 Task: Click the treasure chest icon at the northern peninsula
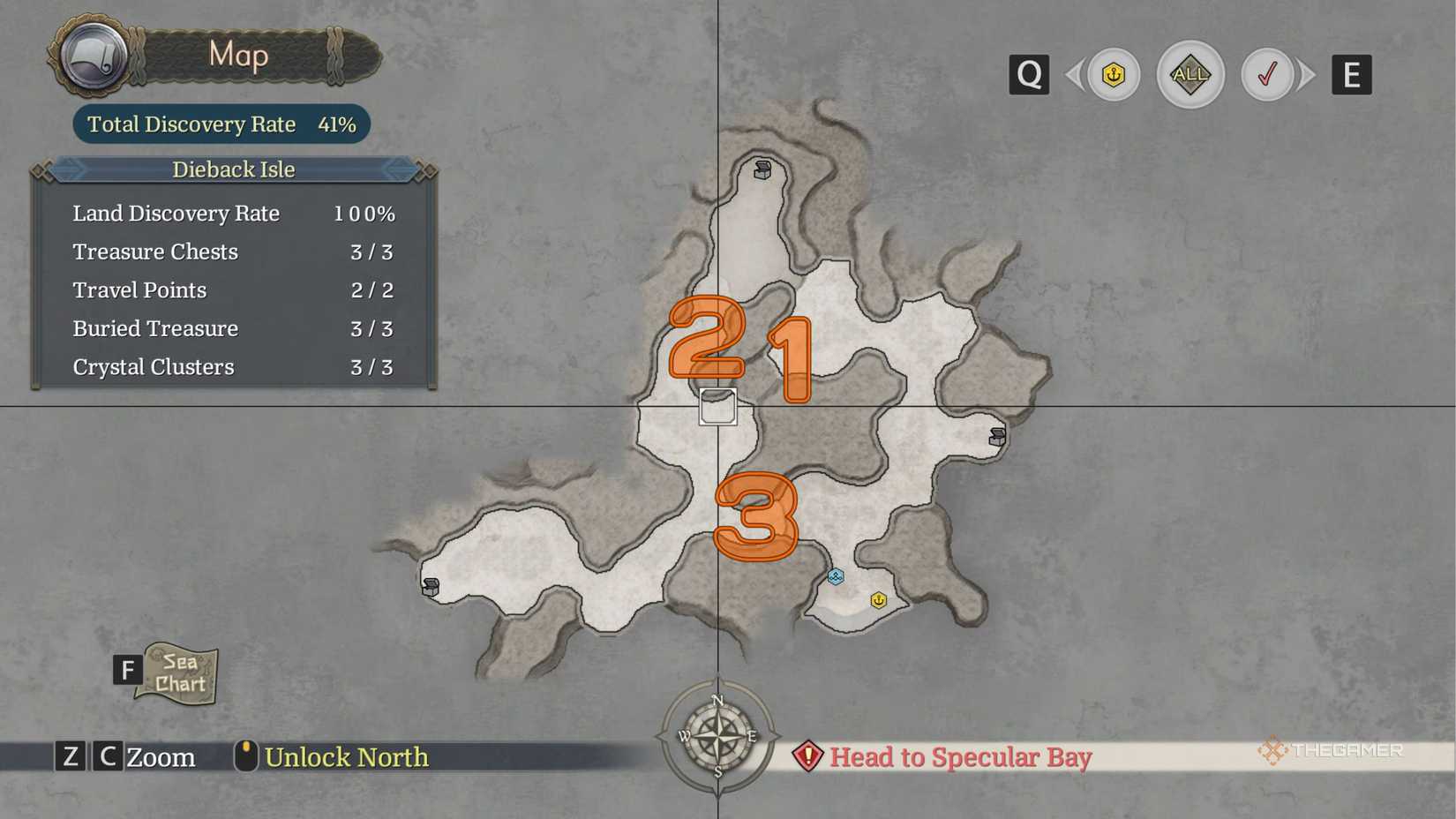(x=761, y=169)
